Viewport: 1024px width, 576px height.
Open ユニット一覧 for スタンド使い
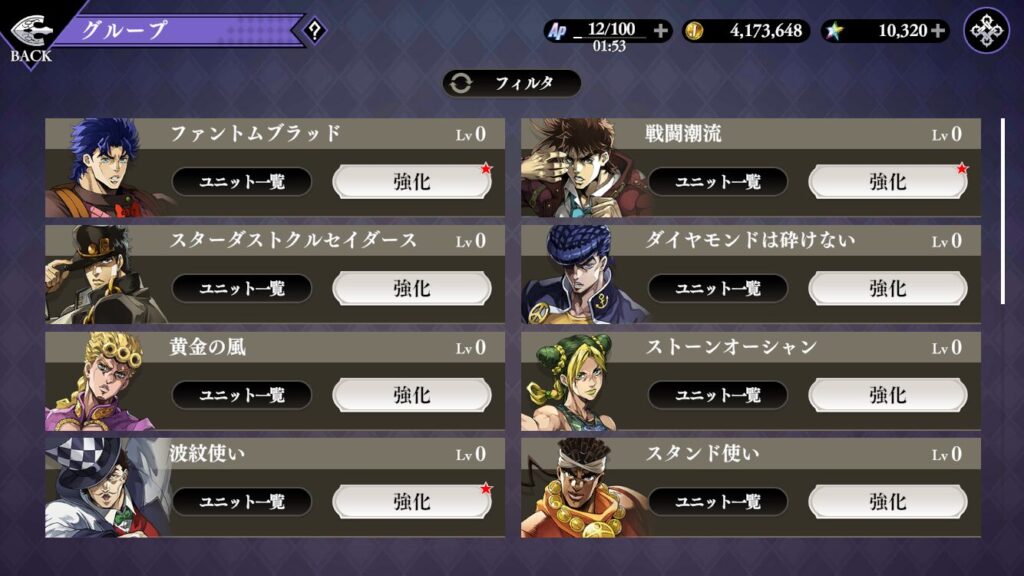(718, 501)
